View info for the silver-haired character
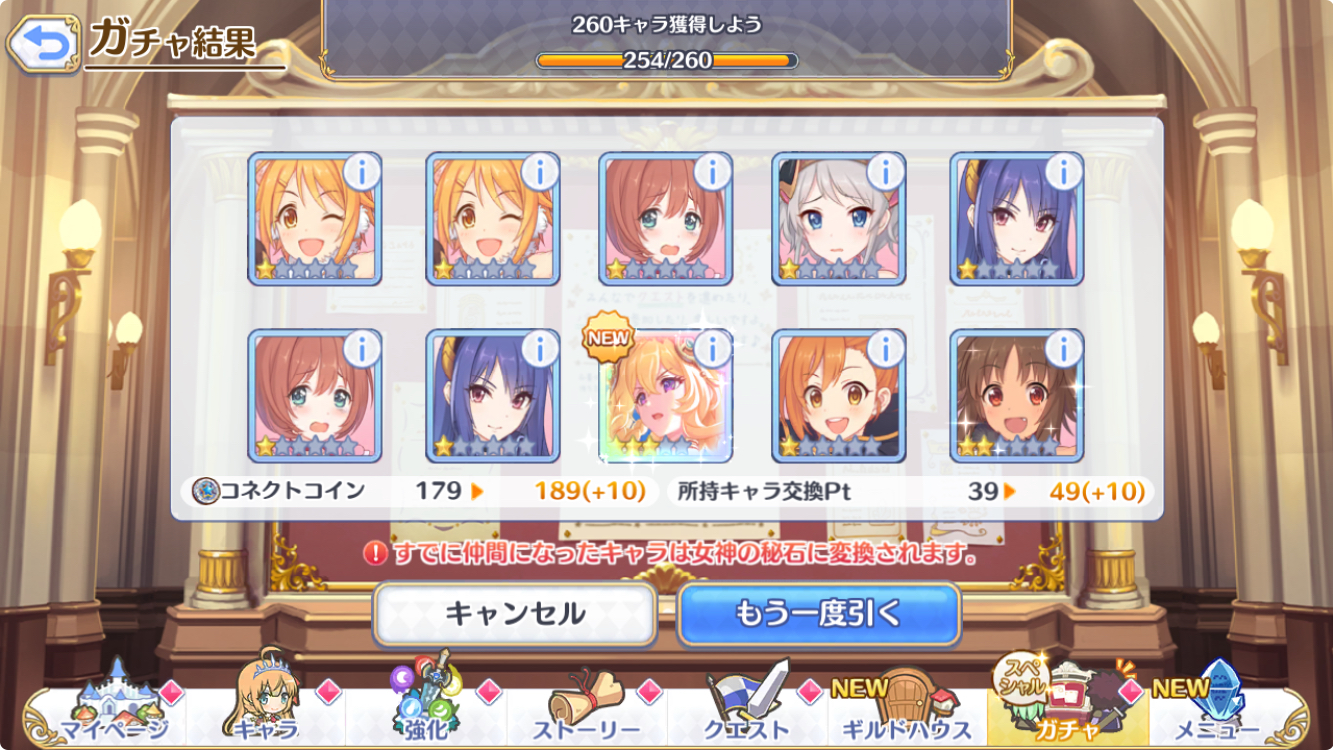Viewport: 1333px width, 750px height. (885, 172)
